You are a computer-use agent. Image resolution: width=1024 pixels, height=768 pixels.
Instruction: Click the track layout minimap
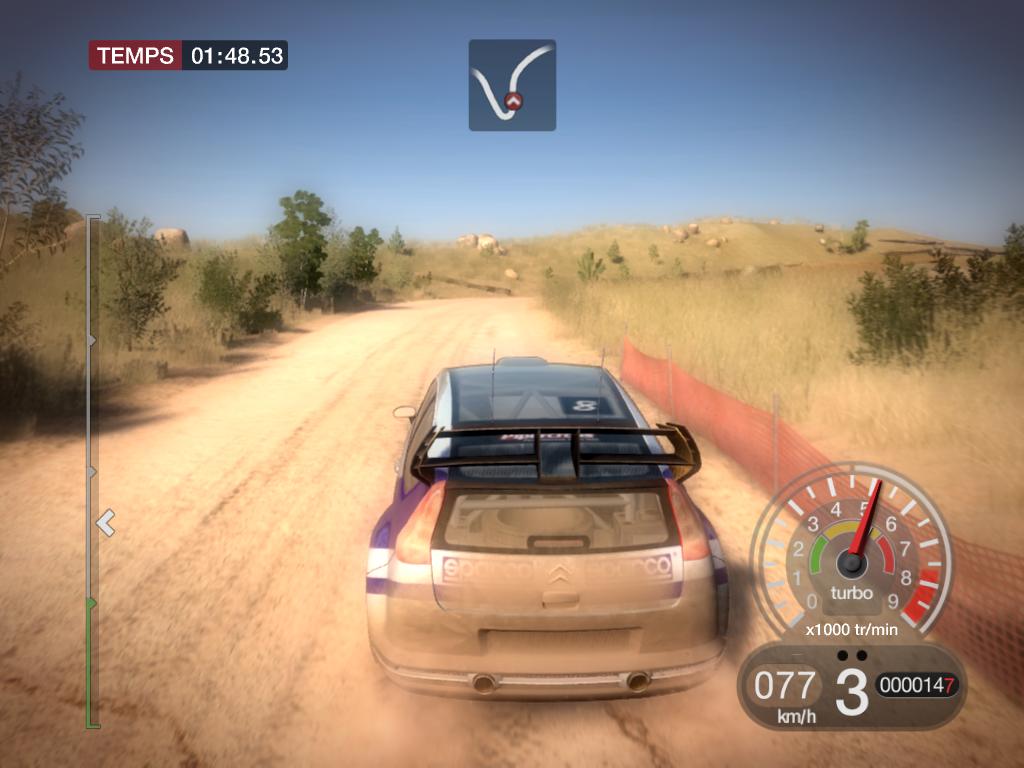(512, 85)
